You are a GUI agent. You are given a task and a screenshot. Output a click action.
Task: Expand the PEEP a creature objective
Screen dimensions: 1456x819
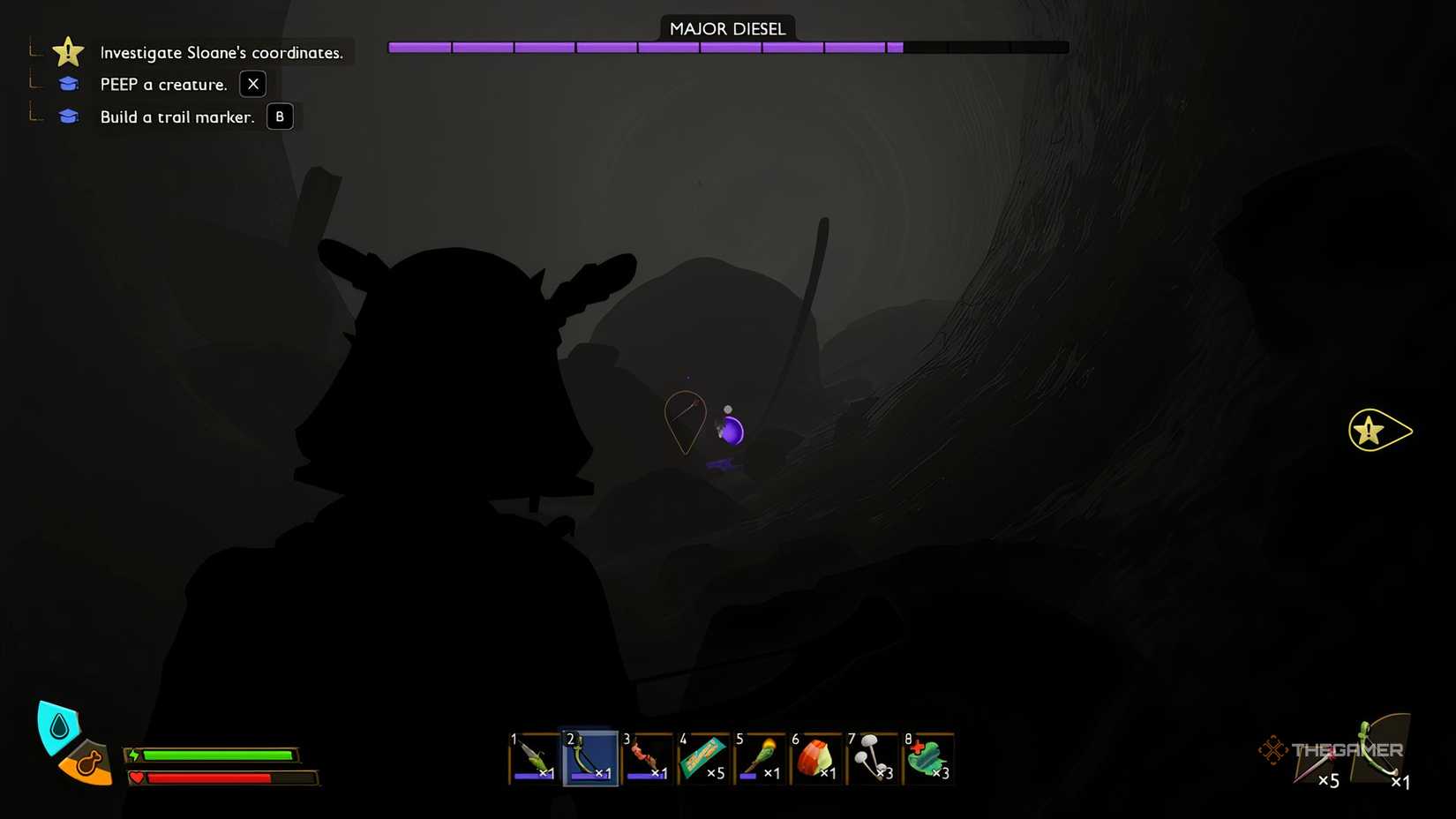[x=161, y=84]
